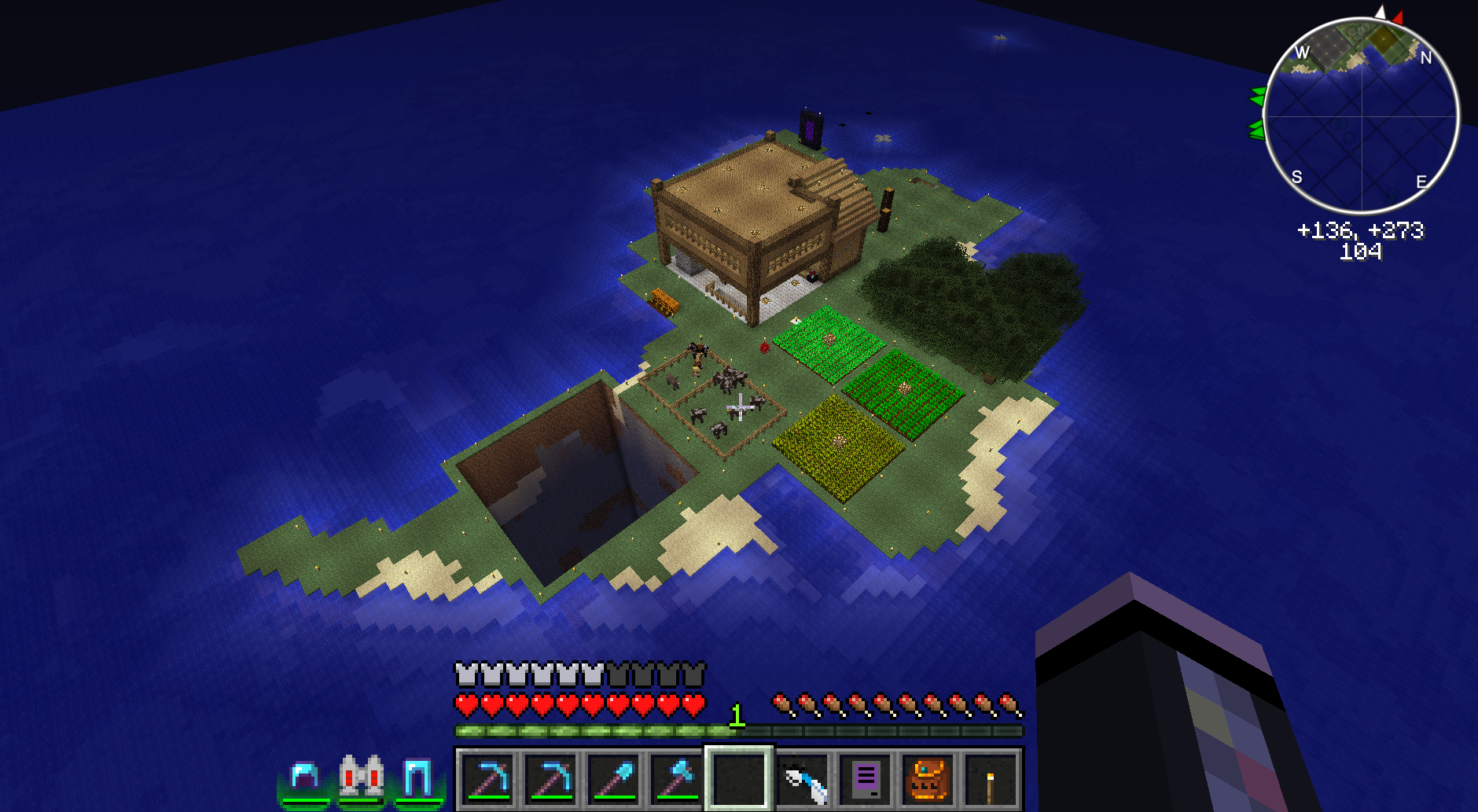Screen dimensions: 1478x812
Task: Click the diamond leggings armor status icon
Action: [x=417, y=778]
